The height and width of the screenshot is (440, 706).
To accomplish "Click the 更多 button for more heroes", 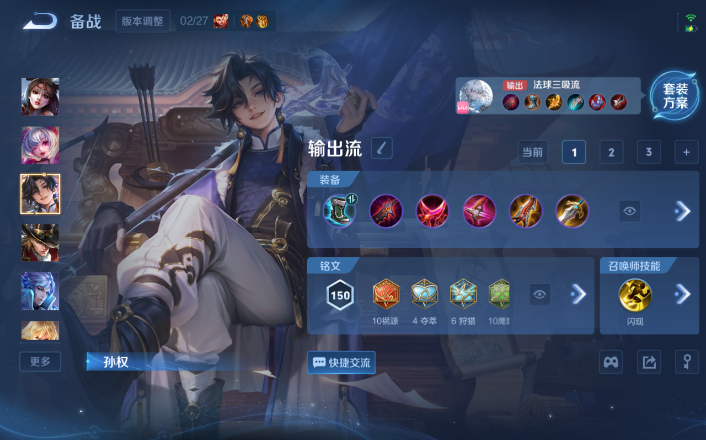I will 40,361.
